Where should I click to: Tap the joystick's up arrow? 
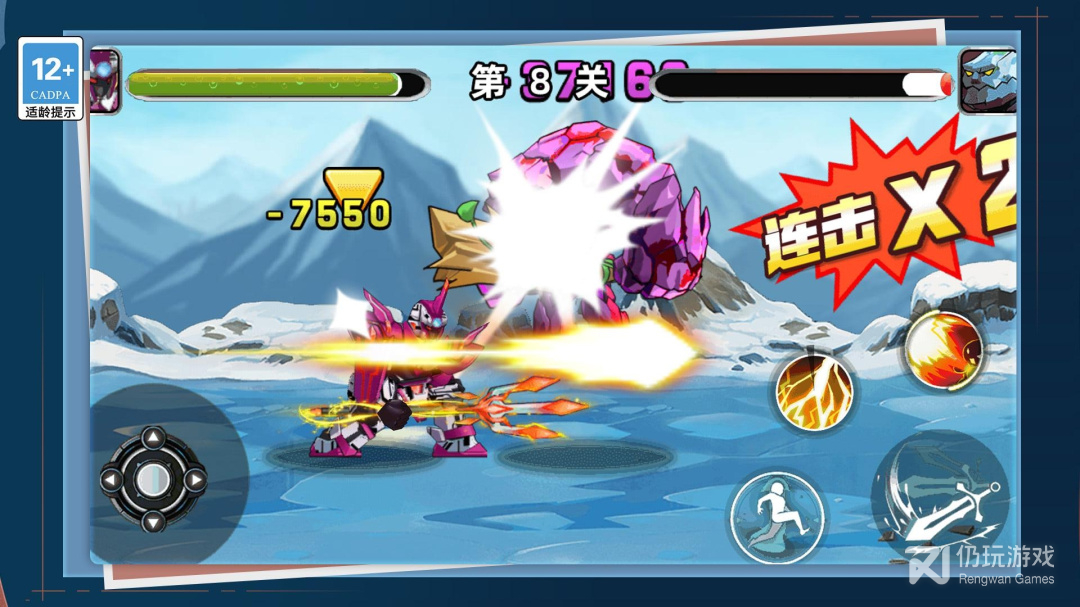point(152,438)
